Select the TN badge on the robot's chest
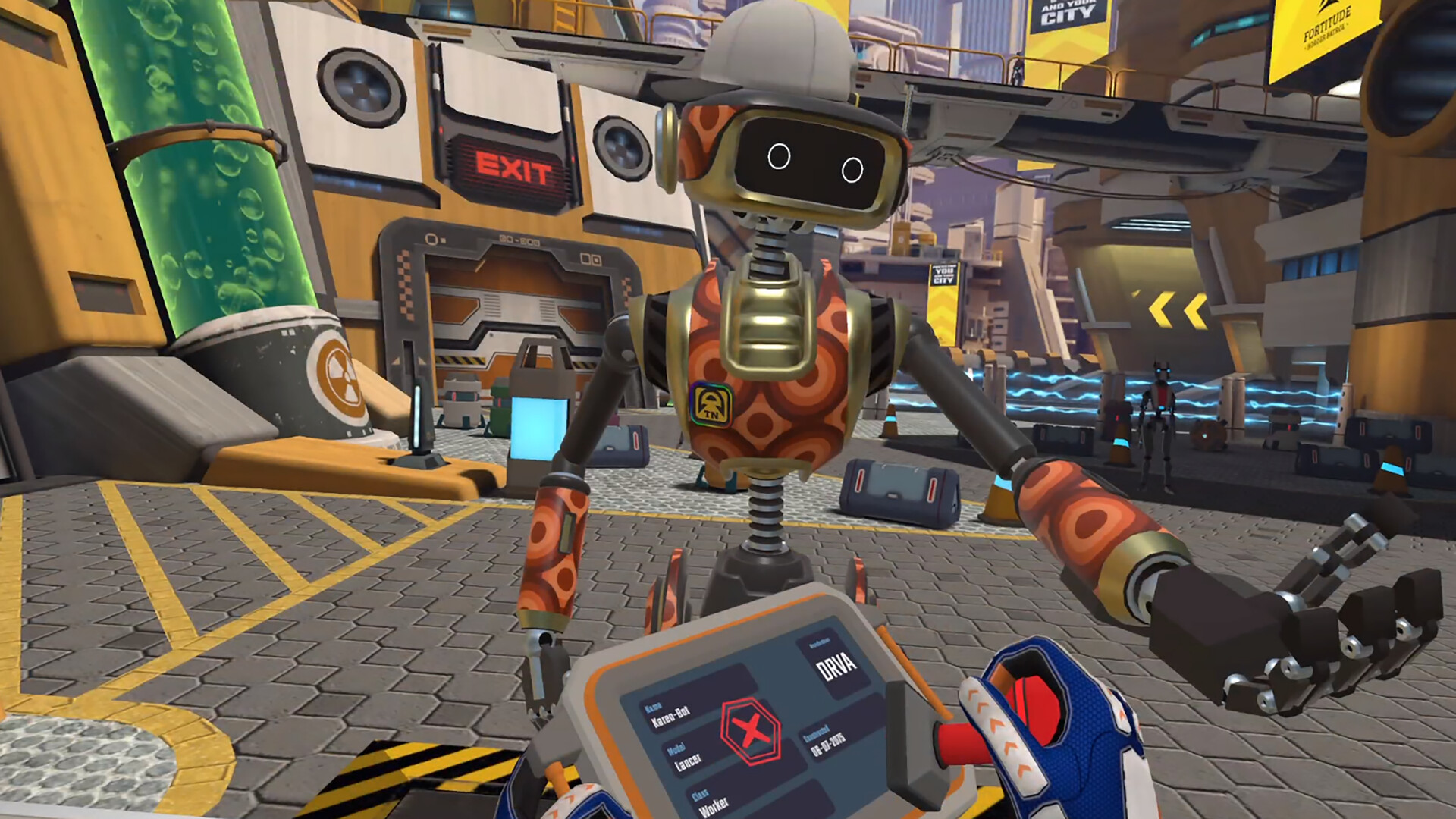The height and width of the screenshot is (819, 1456). [711, 402]
